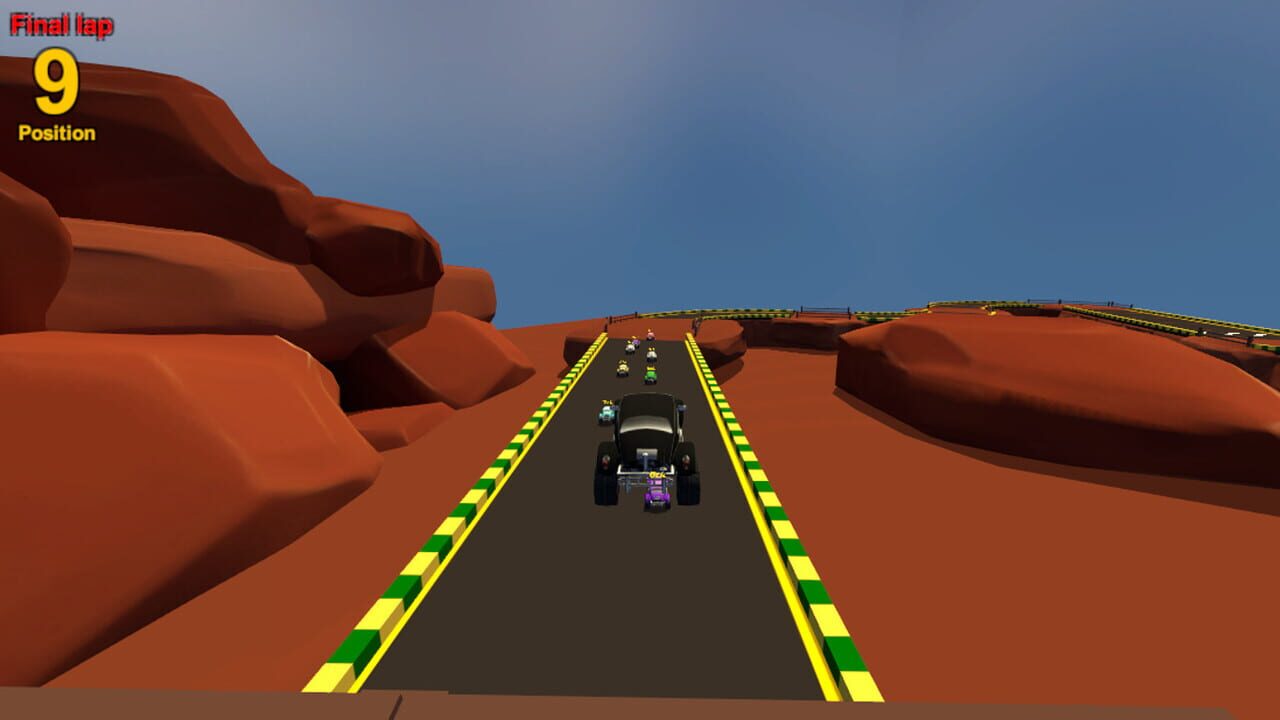This screenshot has height=720, width=1280.
Task: Click the white kart ahead on track
Action: 651,354
